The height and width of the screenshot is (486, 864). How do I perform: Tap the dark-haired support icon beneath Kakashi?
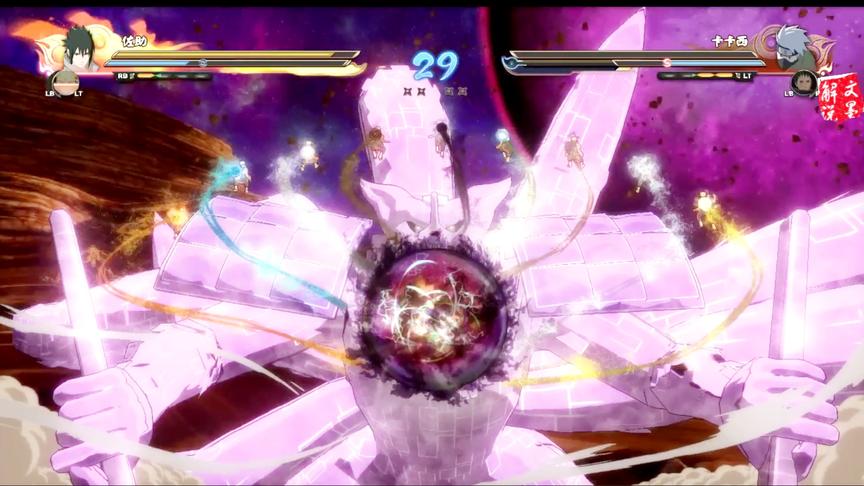click(803, 82)
